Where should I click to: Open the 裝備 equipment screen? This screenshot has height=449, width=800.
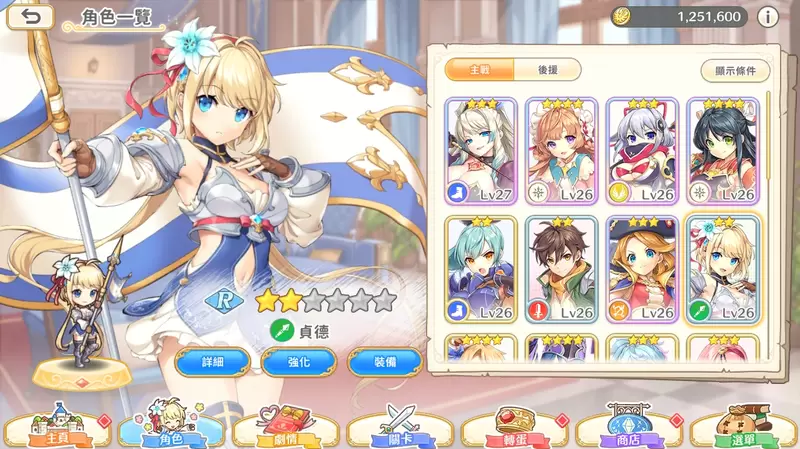click(x=383, y=361)
